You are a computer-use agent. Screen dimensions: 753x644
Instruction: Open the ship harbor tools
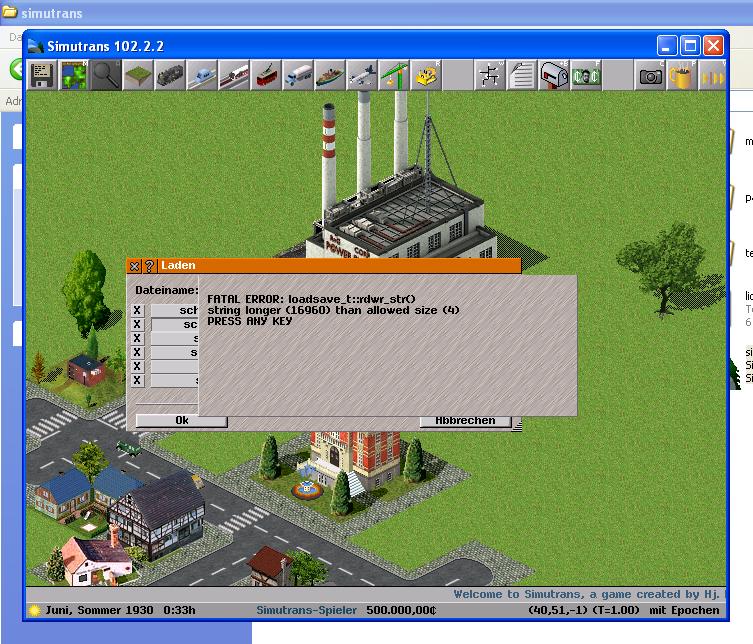coord(330,76)
